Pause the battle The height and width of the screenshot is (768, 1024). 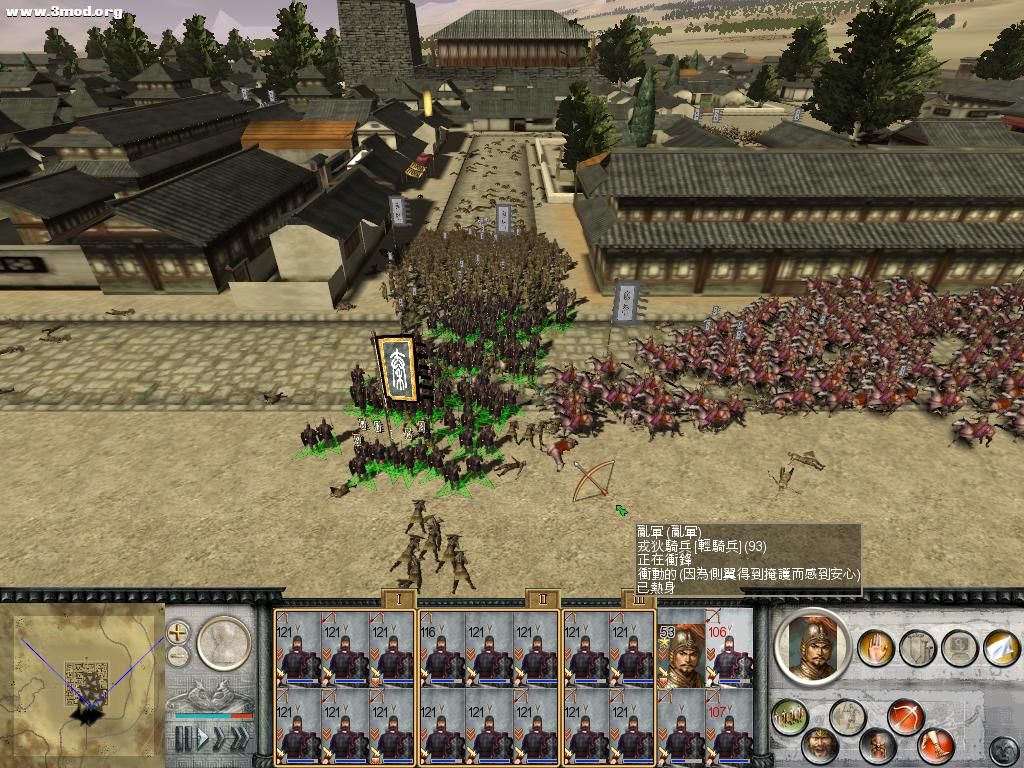pos(182,740)
